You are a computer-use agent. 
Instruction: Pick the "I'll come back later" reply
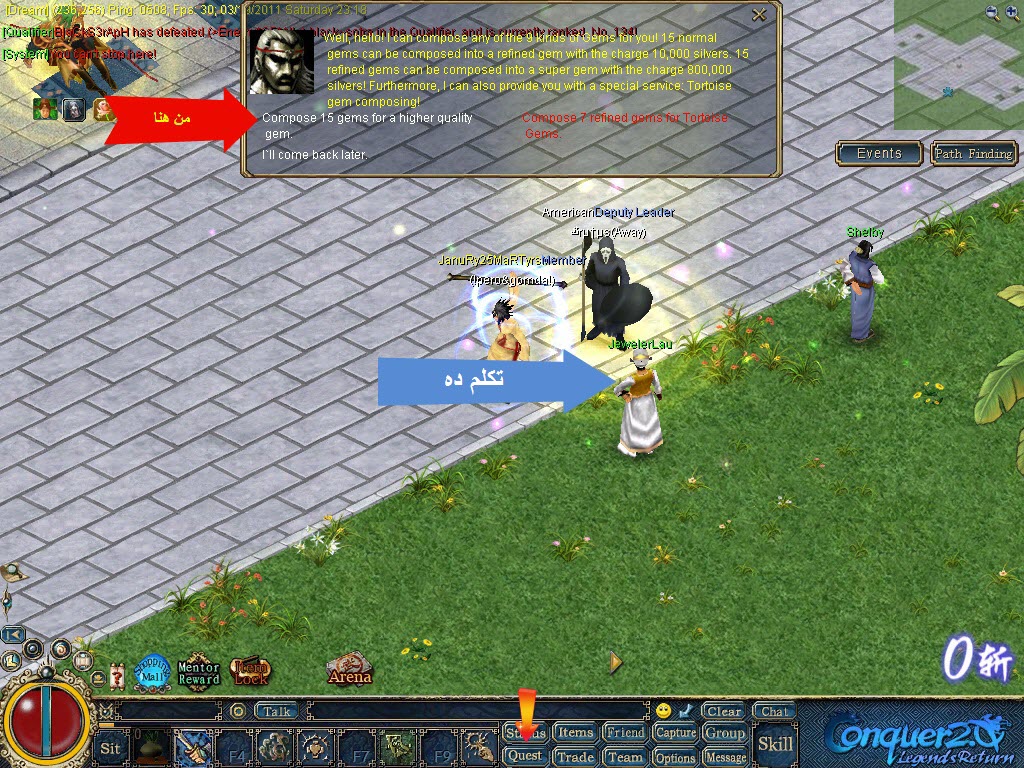[315, 155]
